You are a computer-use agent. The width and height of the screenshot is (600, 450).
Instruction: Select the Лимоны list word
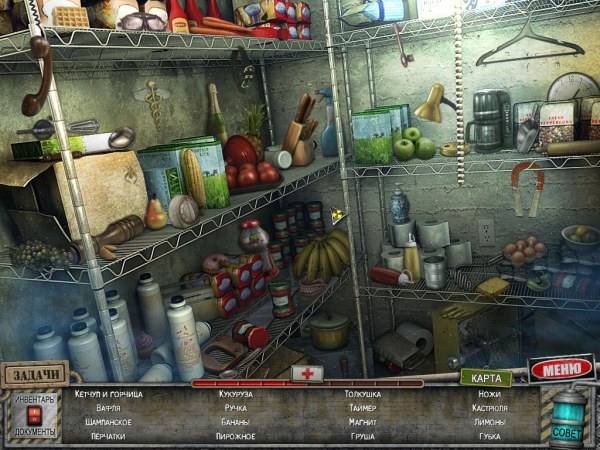pos(490,422)
